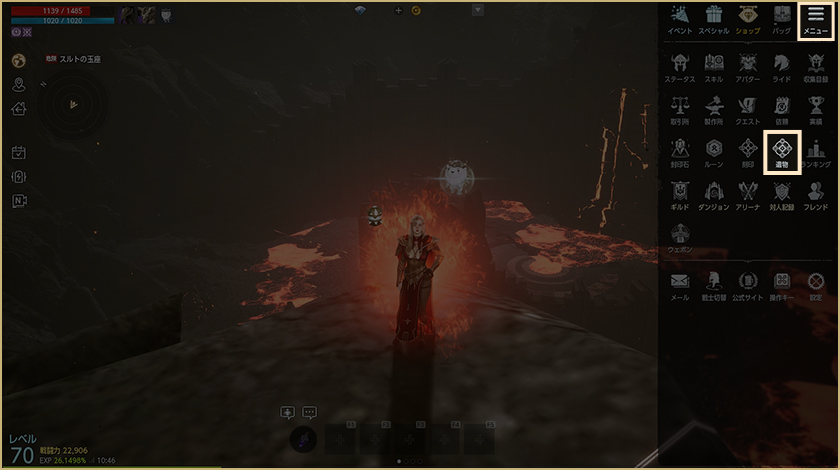Toggle the メニュー hamburger button
840x470 pixels.
point(815,19)
